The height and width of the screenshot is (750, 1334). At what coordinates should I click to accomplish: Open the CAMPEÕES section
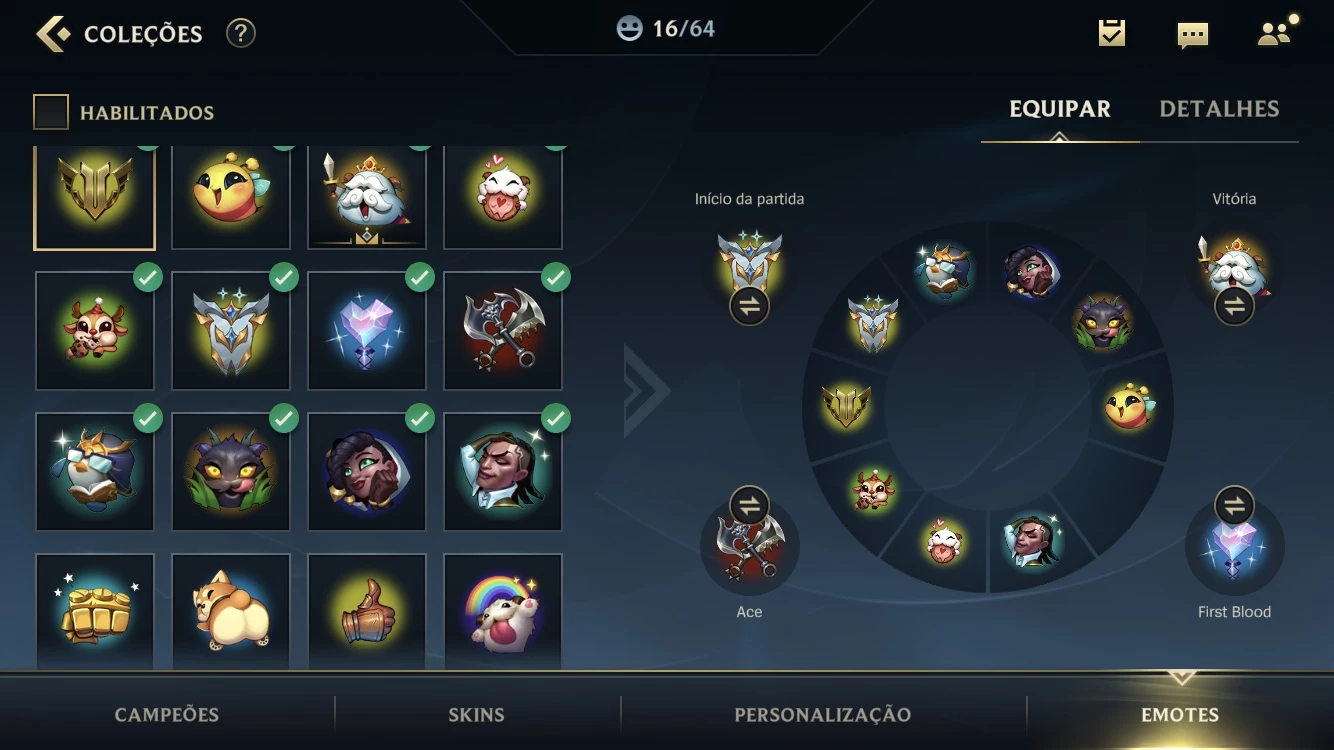click(x=166, y=714)
